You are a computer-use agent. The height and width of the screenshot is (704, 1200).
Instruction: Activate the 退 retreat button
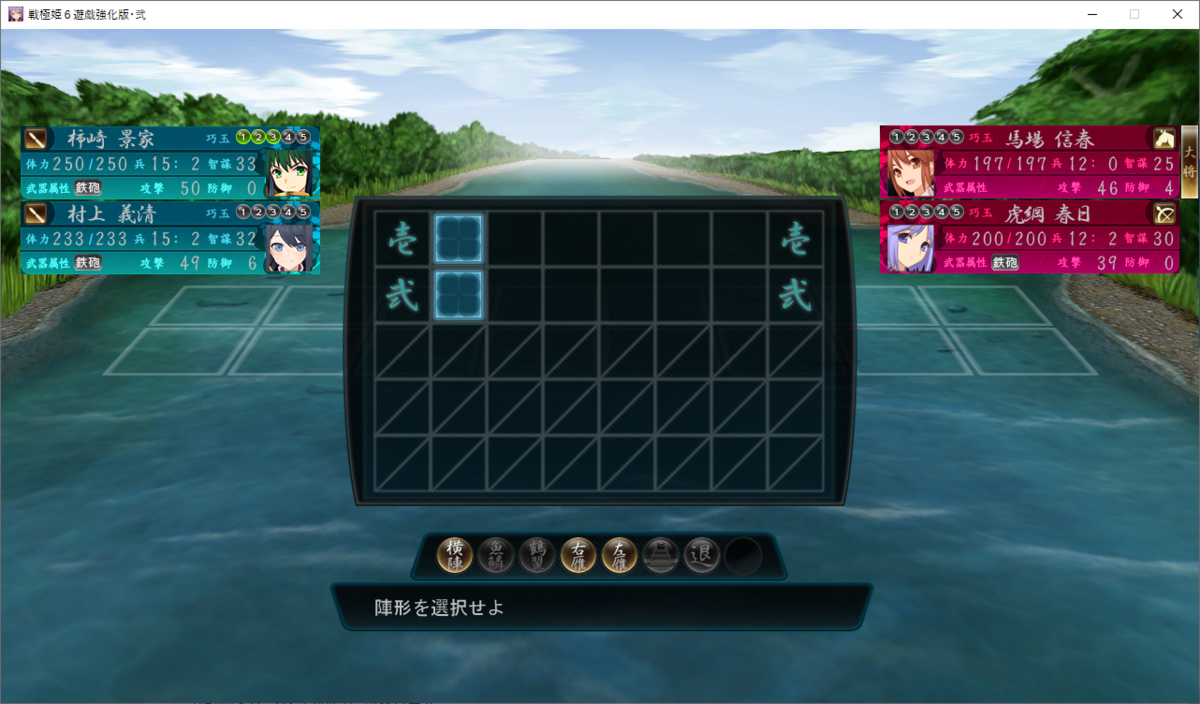point(702,555)
